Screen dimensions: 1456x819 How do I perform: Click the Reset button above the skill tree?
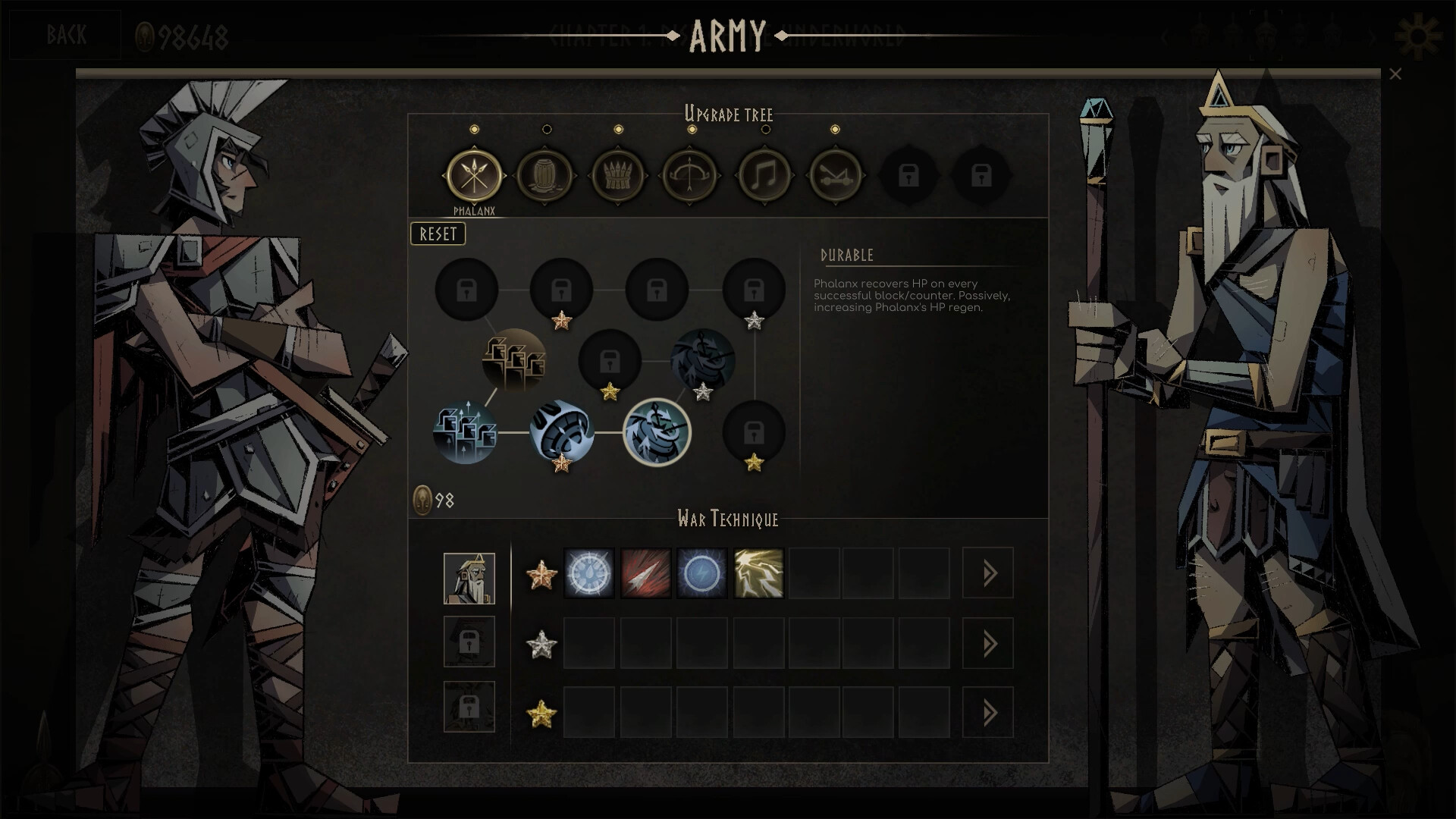point(438,234)
